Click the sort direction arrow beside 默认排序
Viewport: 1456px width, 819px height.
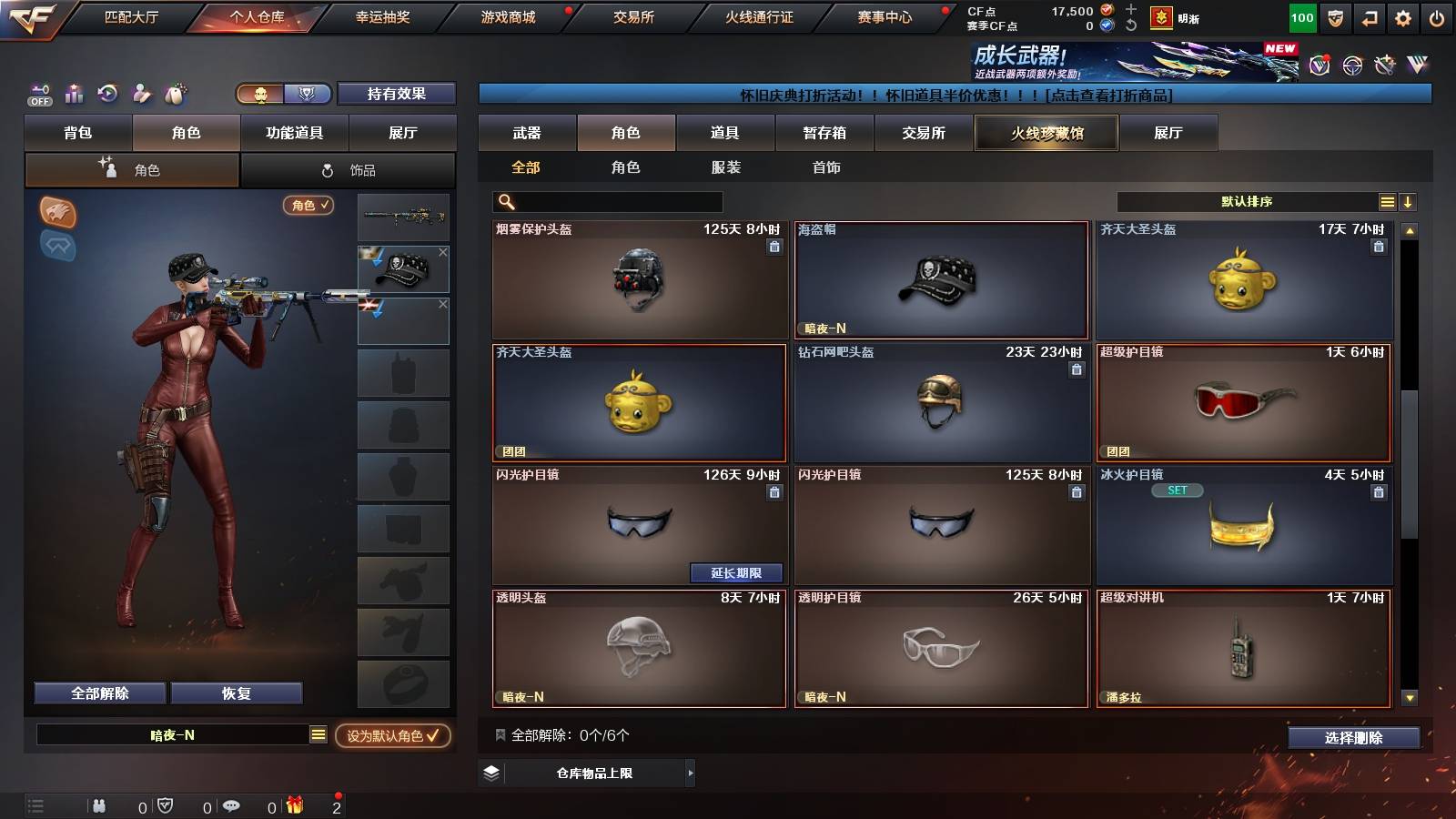click(x=1407, y=201)
